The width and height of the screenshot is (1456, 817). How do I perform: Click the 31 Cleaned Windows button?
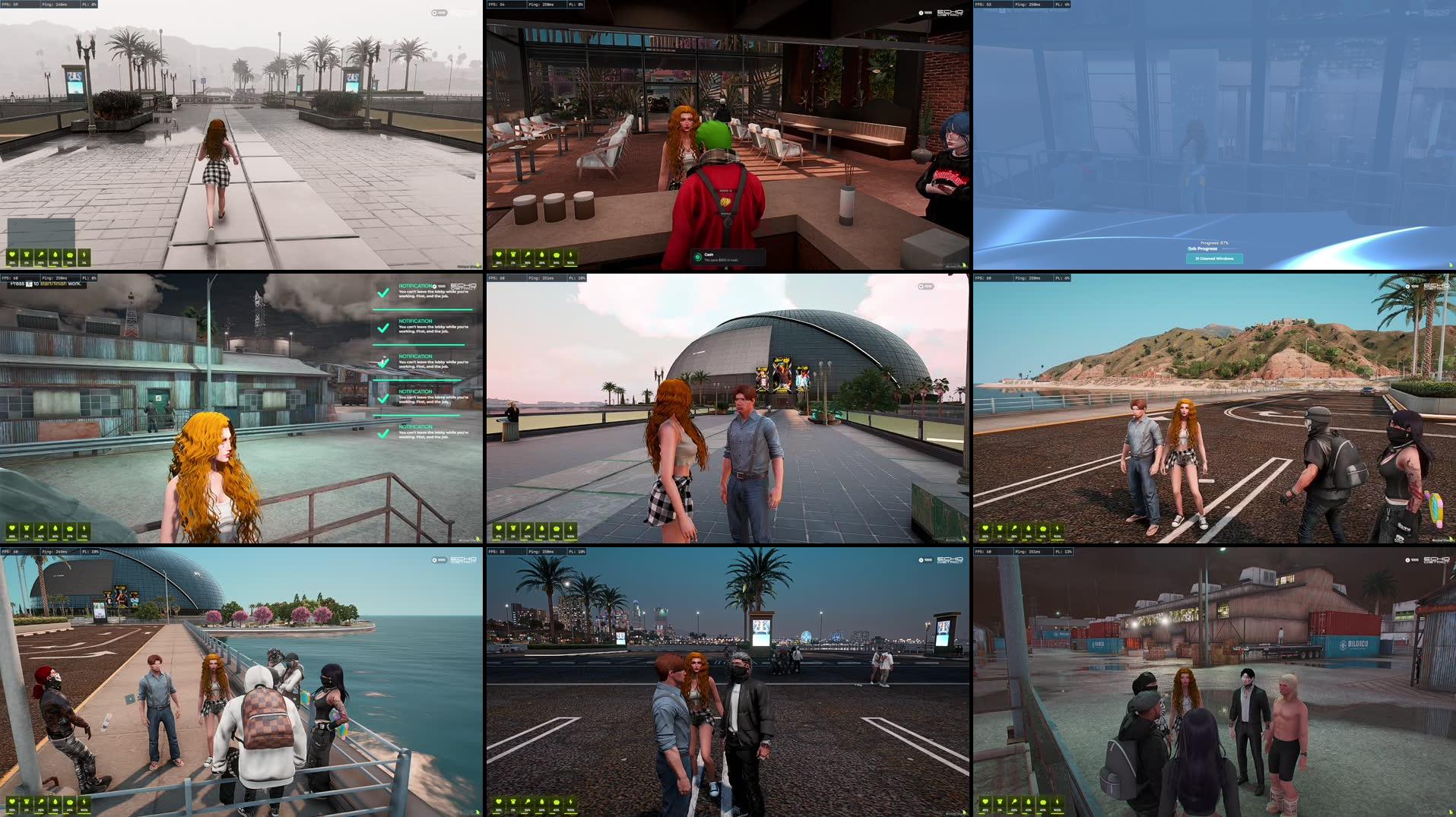click(1214, 258)
